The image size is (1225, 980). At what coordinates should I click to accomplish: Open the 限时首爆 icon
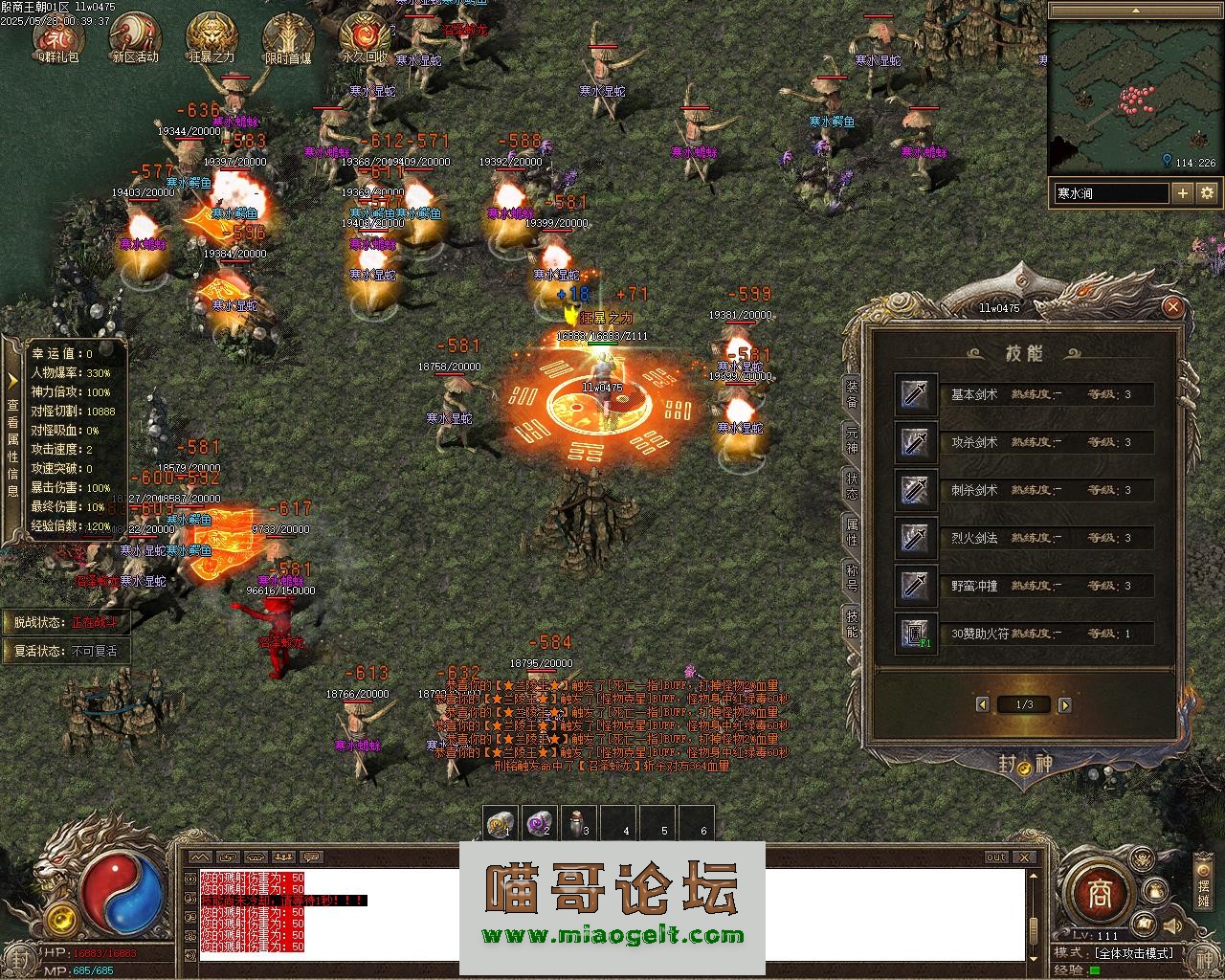pos(288,38)
